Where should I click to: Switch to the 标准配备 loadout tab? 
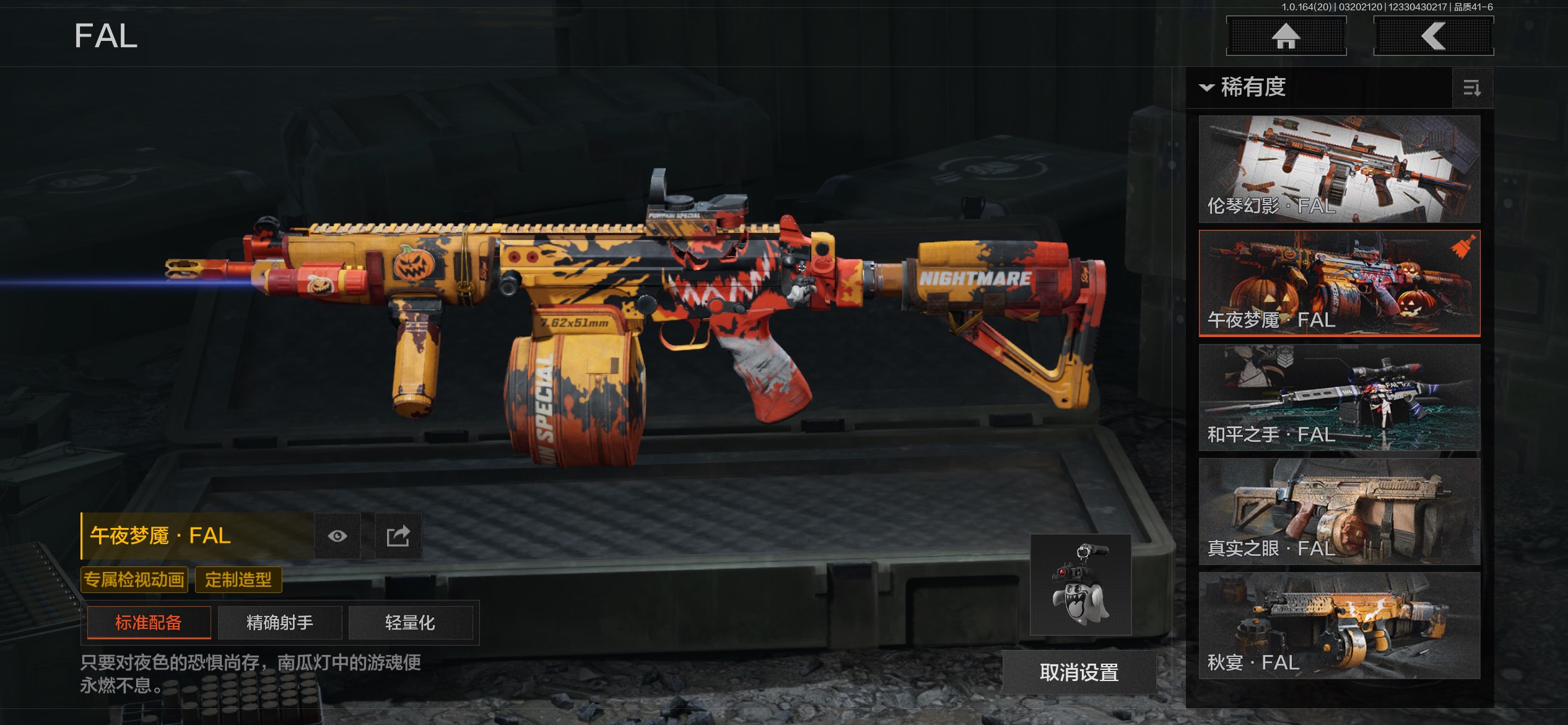pyautogui.click(x=149, y=622)
